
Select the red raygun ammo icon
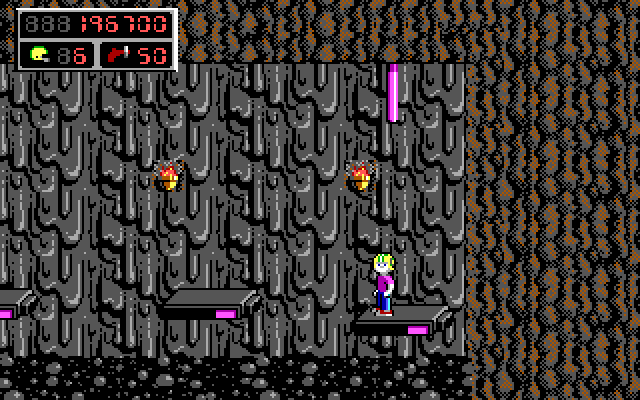click(x=118, y=54)
